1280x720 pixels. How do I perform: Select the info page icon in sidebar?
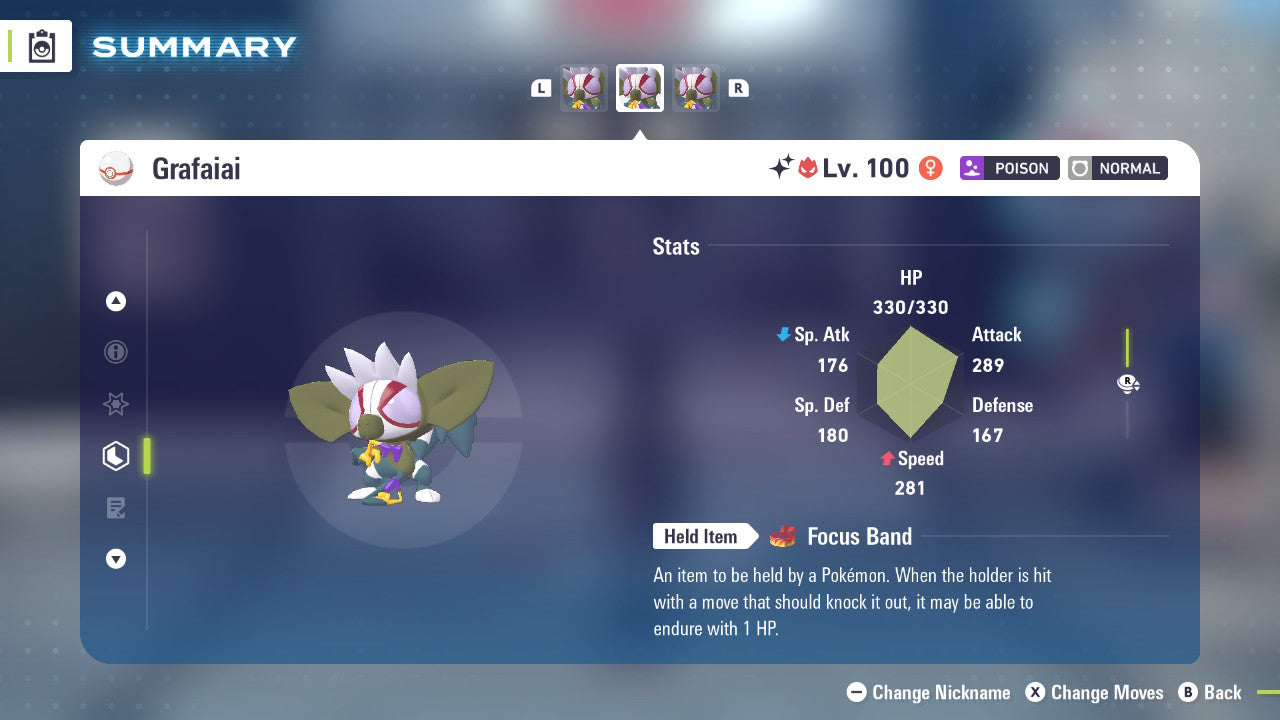pyautogui.click(x=116, y=352)
